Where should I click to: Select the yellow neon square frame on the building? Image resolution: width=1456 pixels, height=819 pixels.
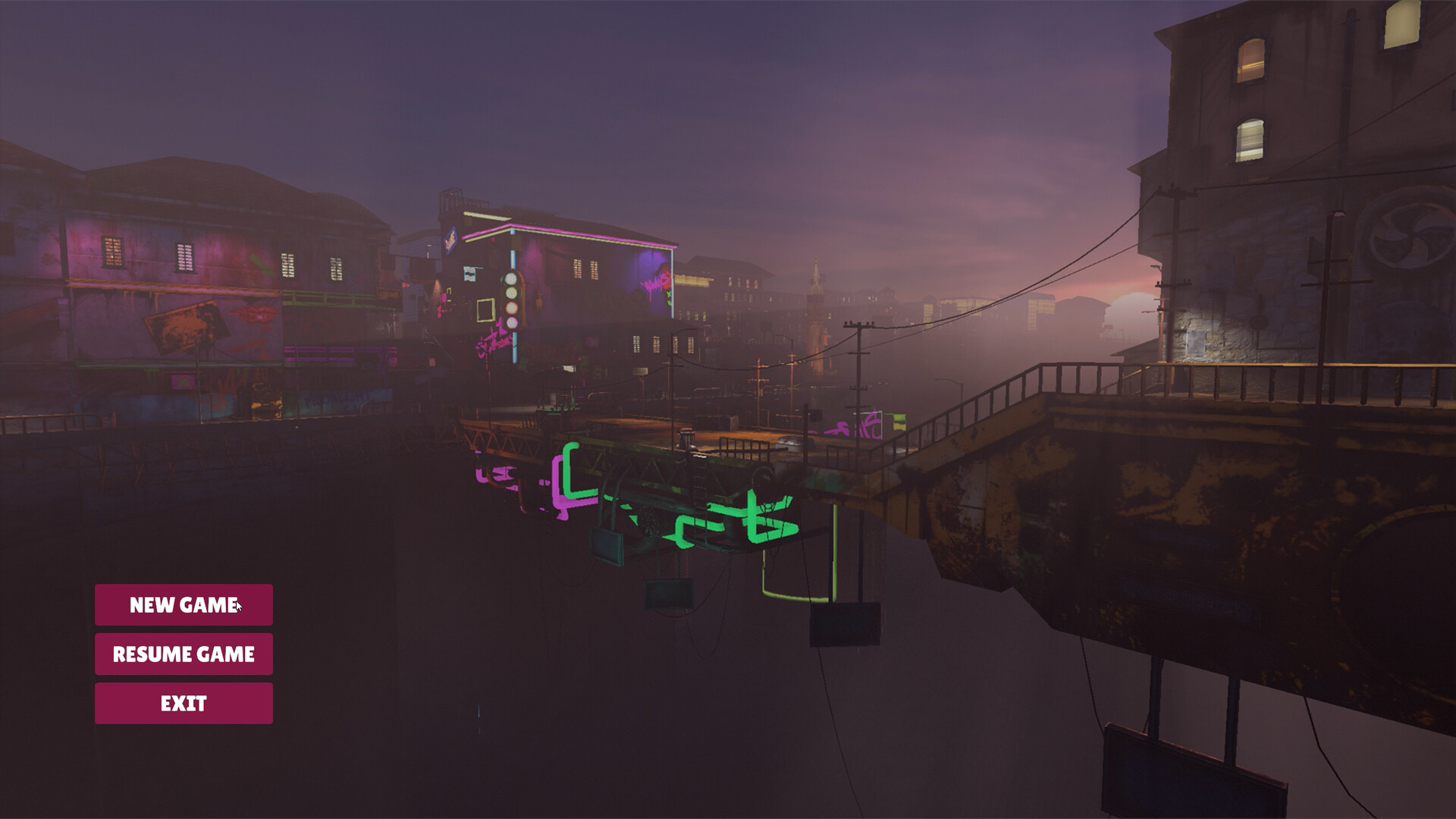click(485, 309)
